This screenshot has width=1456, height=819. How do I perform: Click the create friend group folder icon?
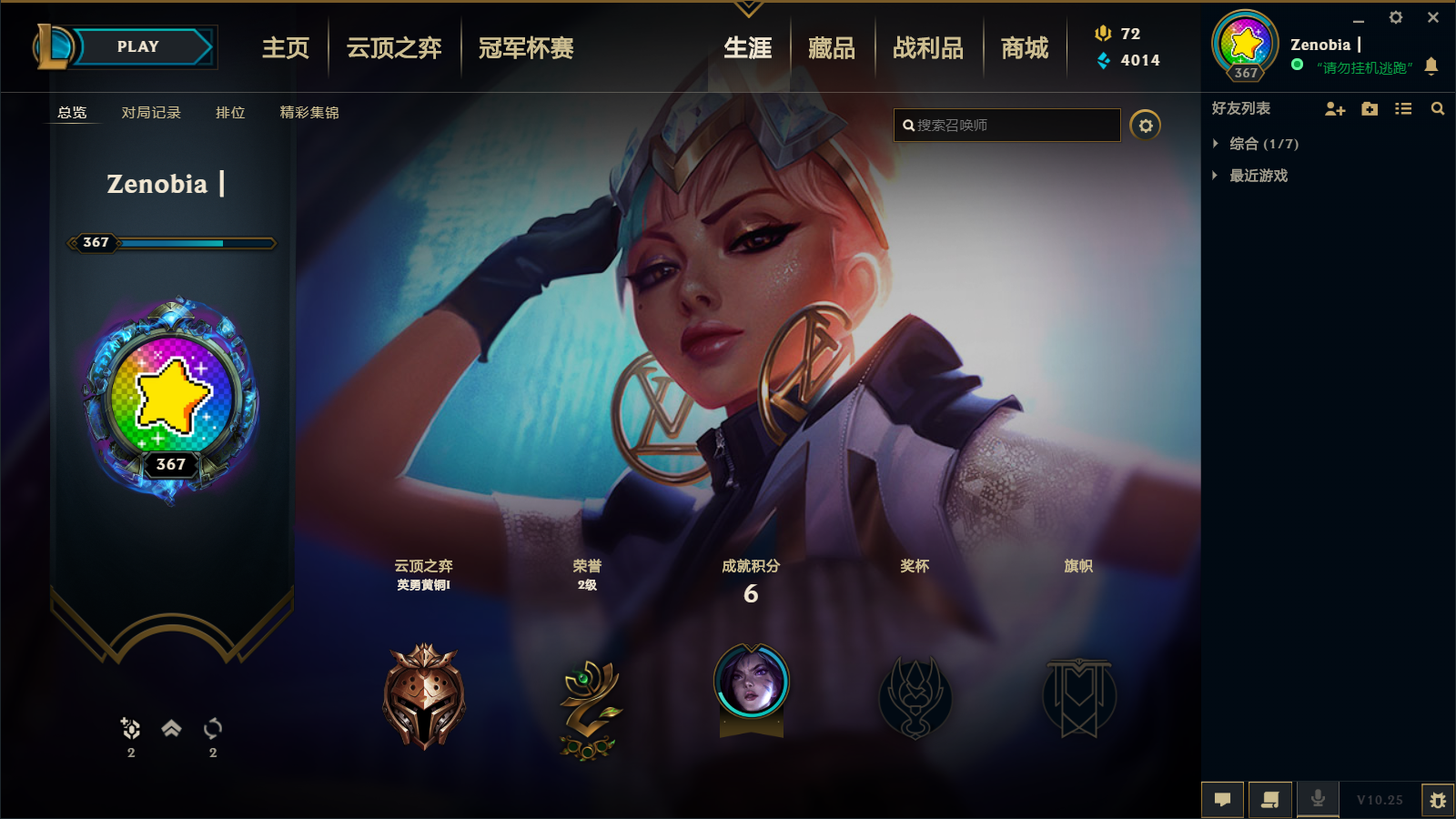[x=1369, y=108]
